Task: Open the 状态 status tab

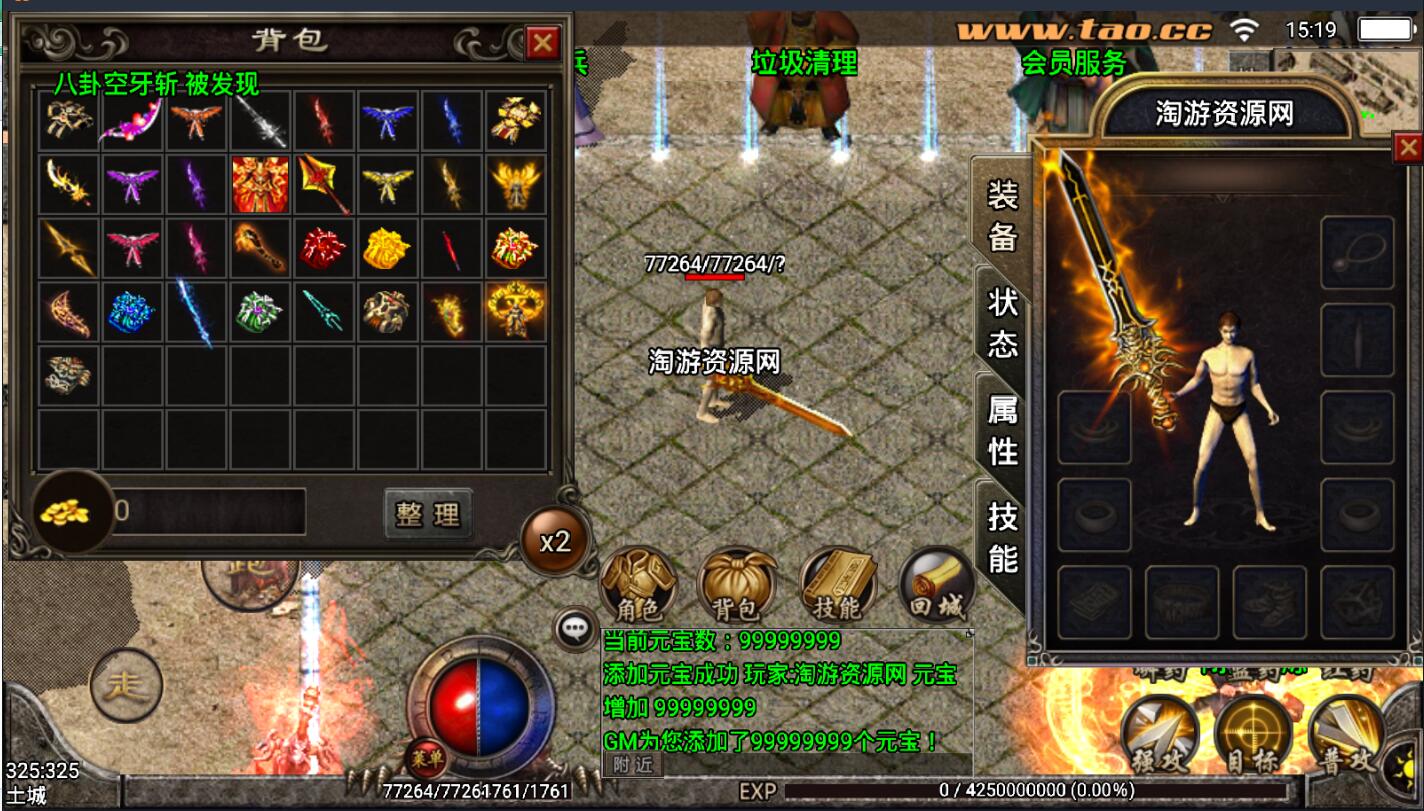Action: tap(1002, 322)
